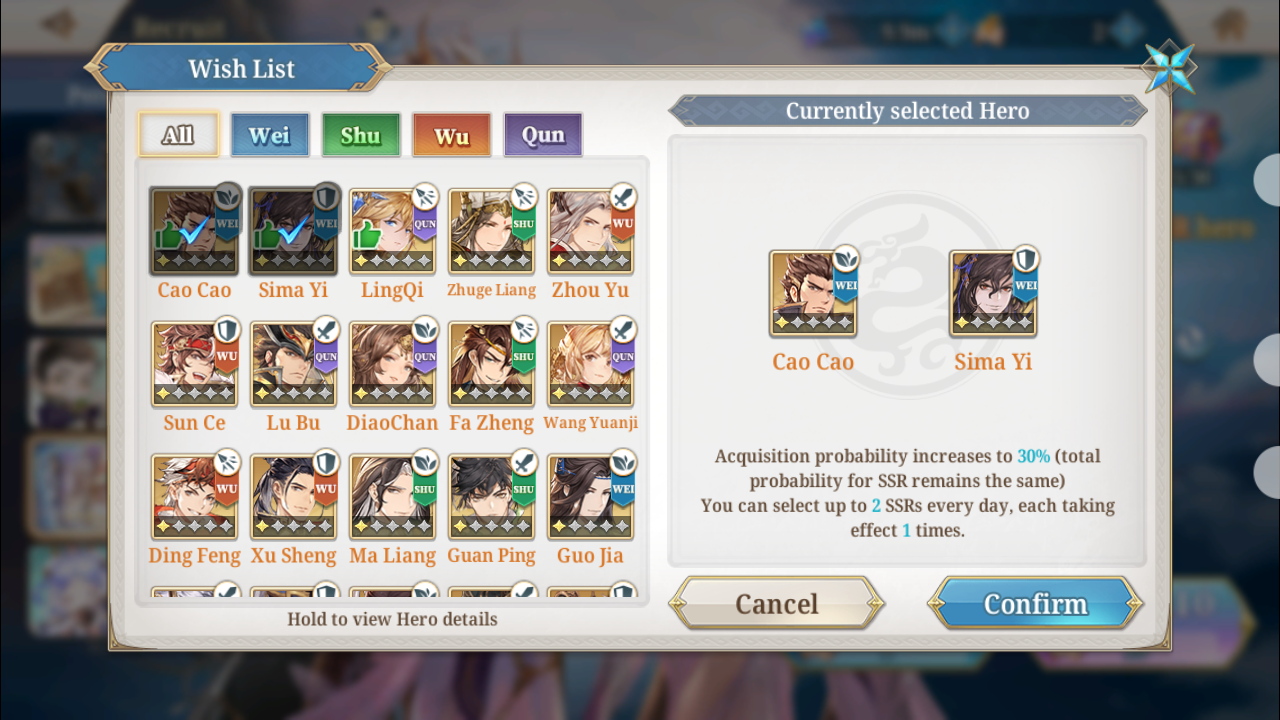Choose Zhuge Liang's portrait
Screen dimensions: 1280x720
tap(491, 231)
